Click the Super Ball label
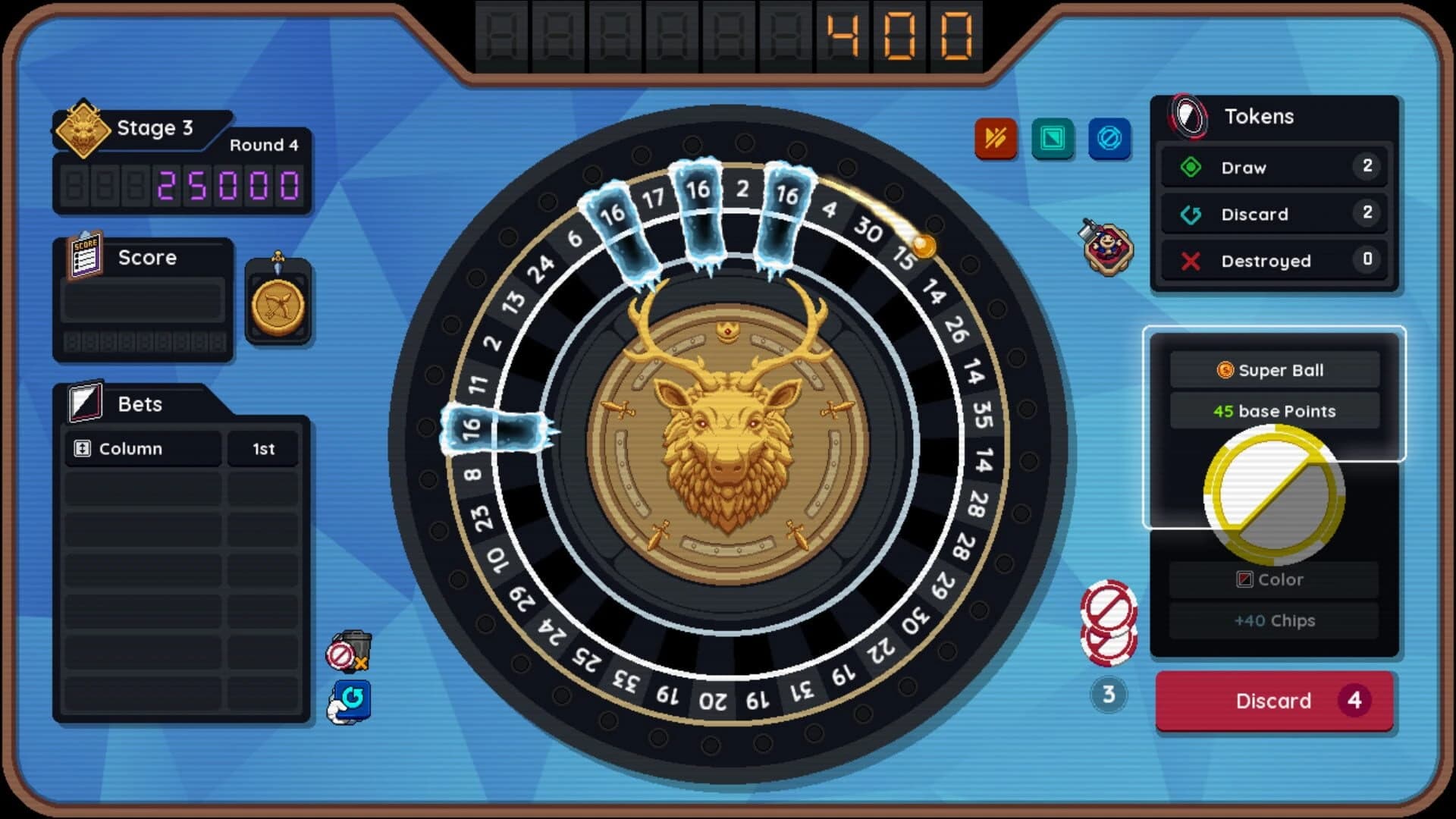The height and width of the screenshot is (819, 1456). [1274, 371]
